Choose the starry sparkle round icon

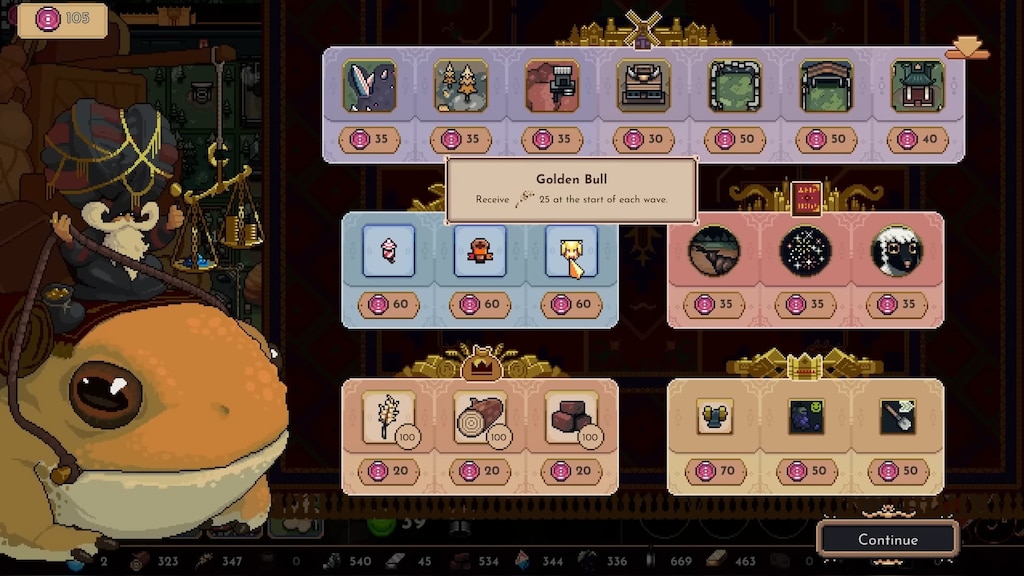tap(805, 251)
